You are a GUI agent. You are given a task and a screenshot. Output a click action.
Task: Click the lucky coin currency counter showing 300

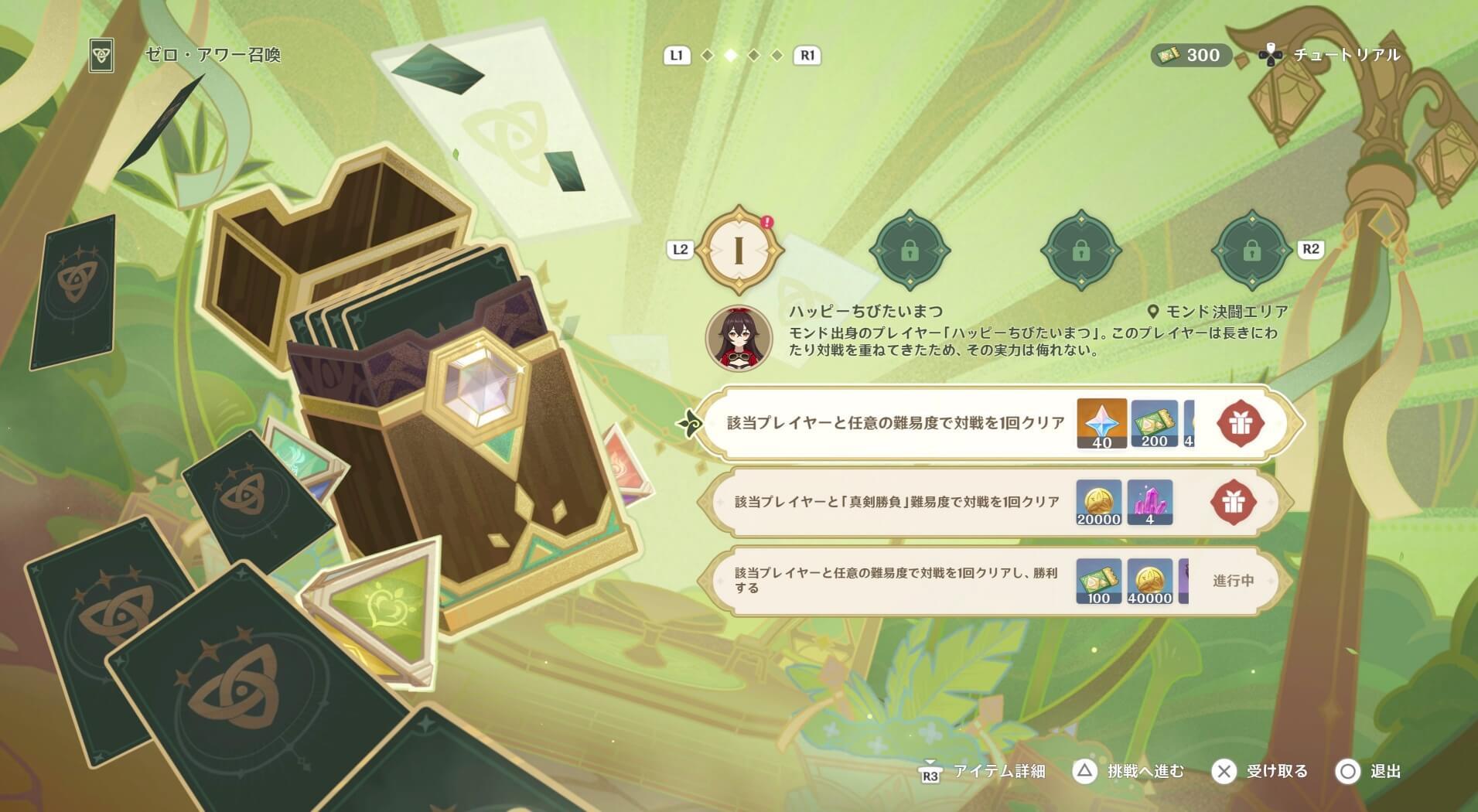[1191, 55]
